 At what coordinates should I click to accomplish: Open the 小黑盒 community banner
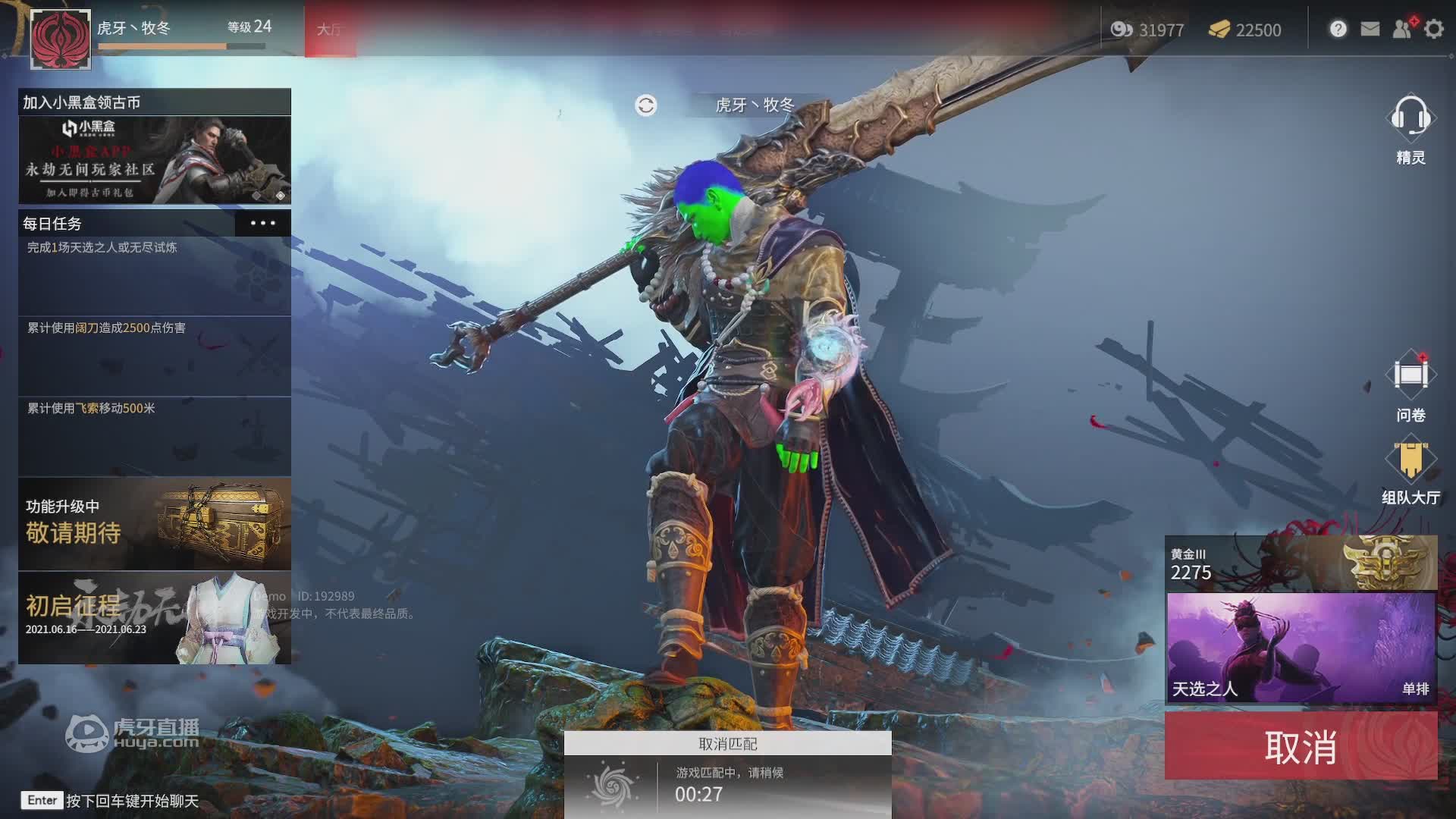pyautogui.click(x=155, y=159)
